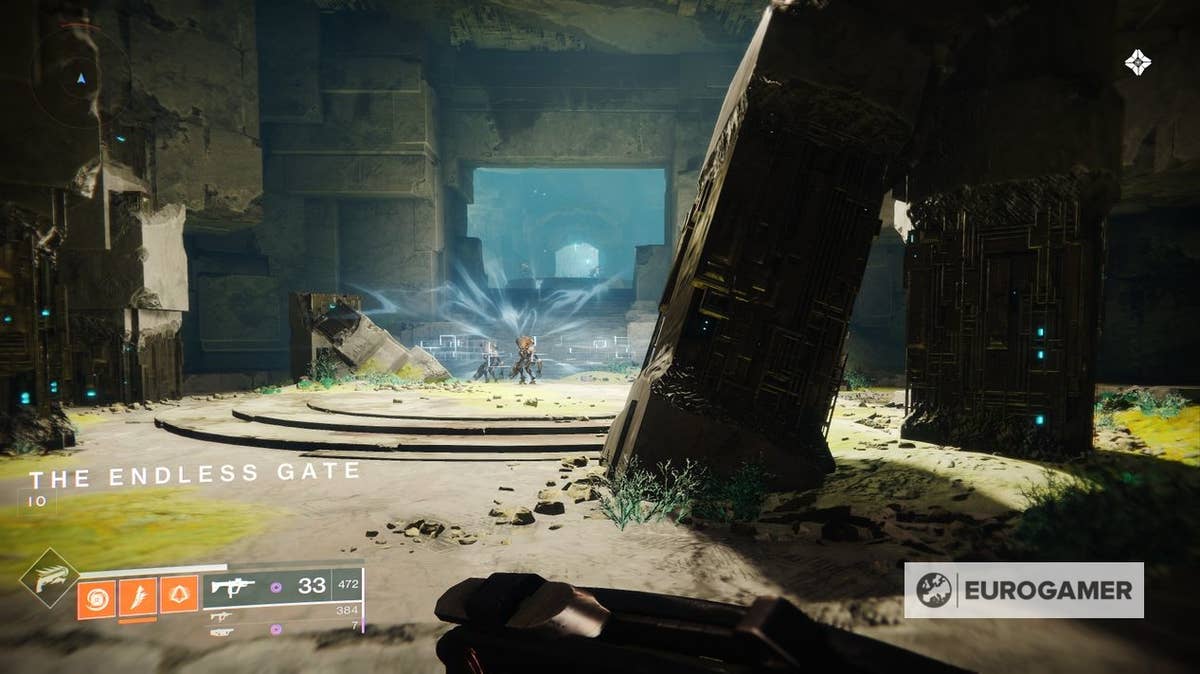Viewport: 1200px width, 674px height.
Task: Trigger the feather-shaped melee ability icon
Action: click(x=138, y=598)
